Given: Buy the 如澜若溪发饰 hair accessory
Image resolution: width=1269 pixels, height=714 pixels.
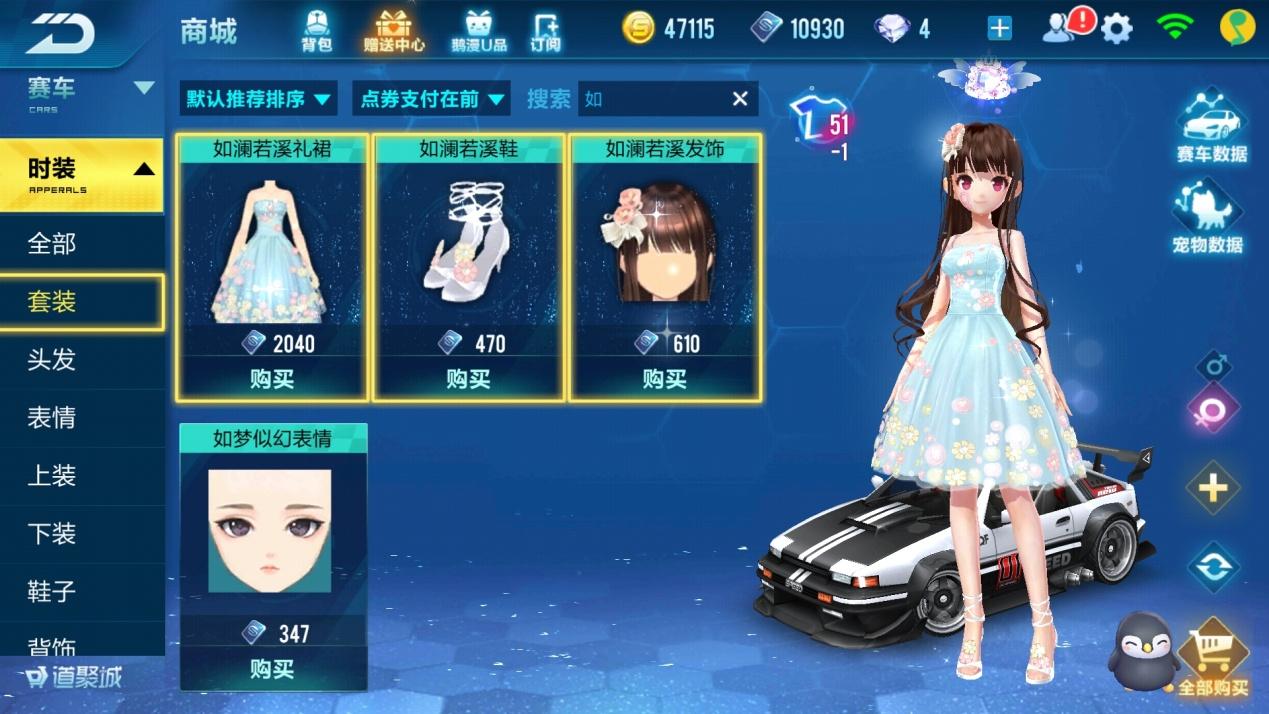Looking at the screenshot, I should [x=665, y=379].
